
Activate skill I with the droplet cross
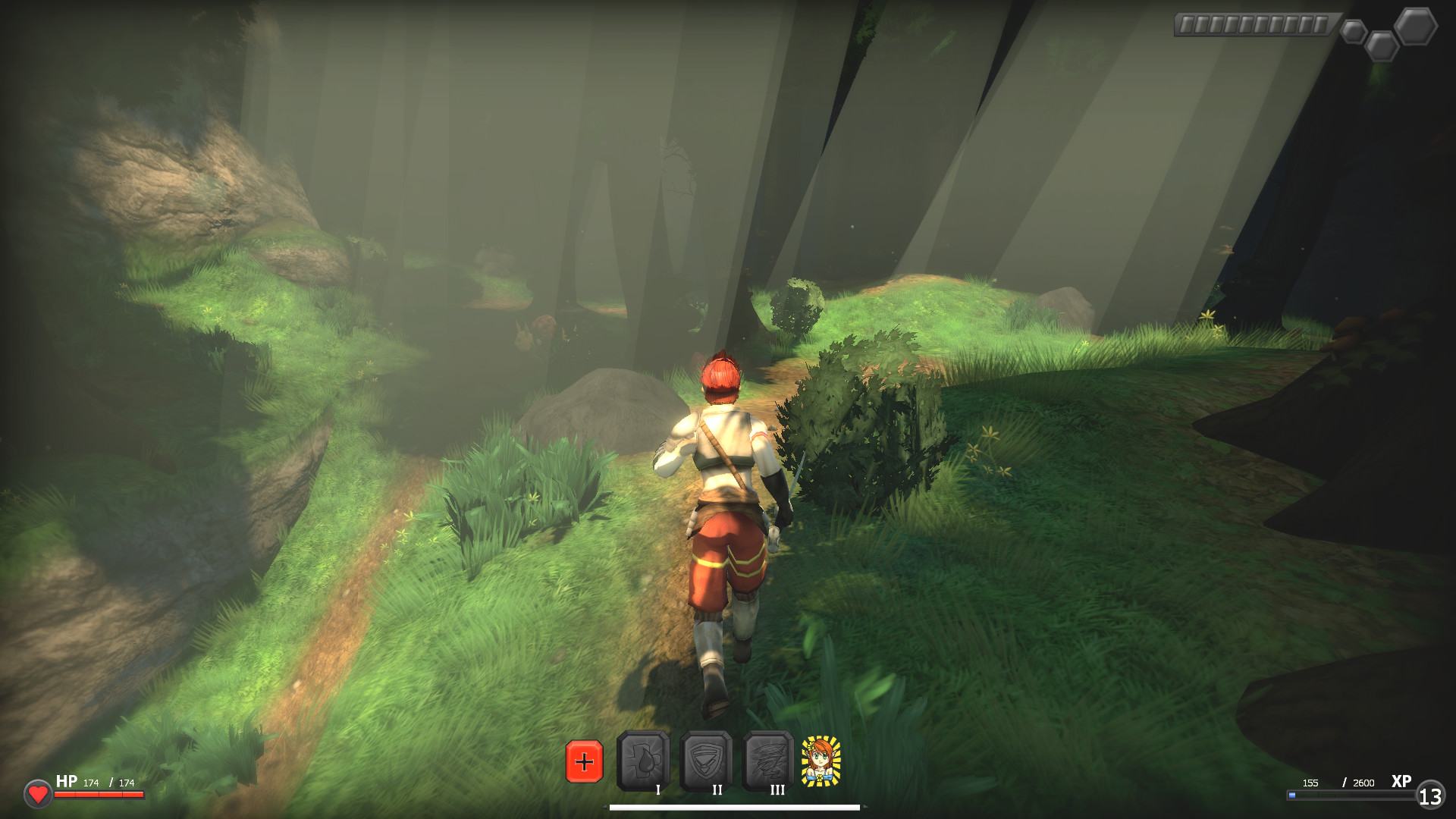point(644,760)
